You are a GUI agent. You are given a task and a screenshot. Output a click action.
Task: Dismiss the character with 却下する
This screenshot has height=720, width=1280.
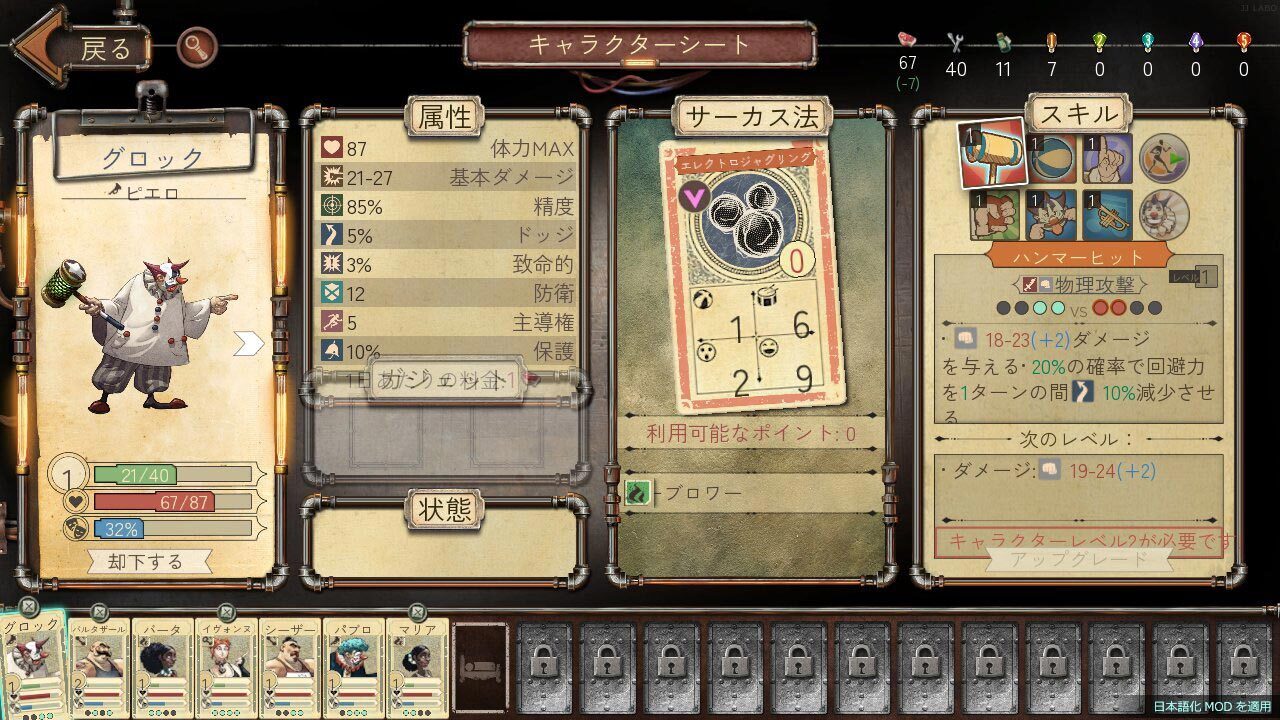(x=148, y=561)
